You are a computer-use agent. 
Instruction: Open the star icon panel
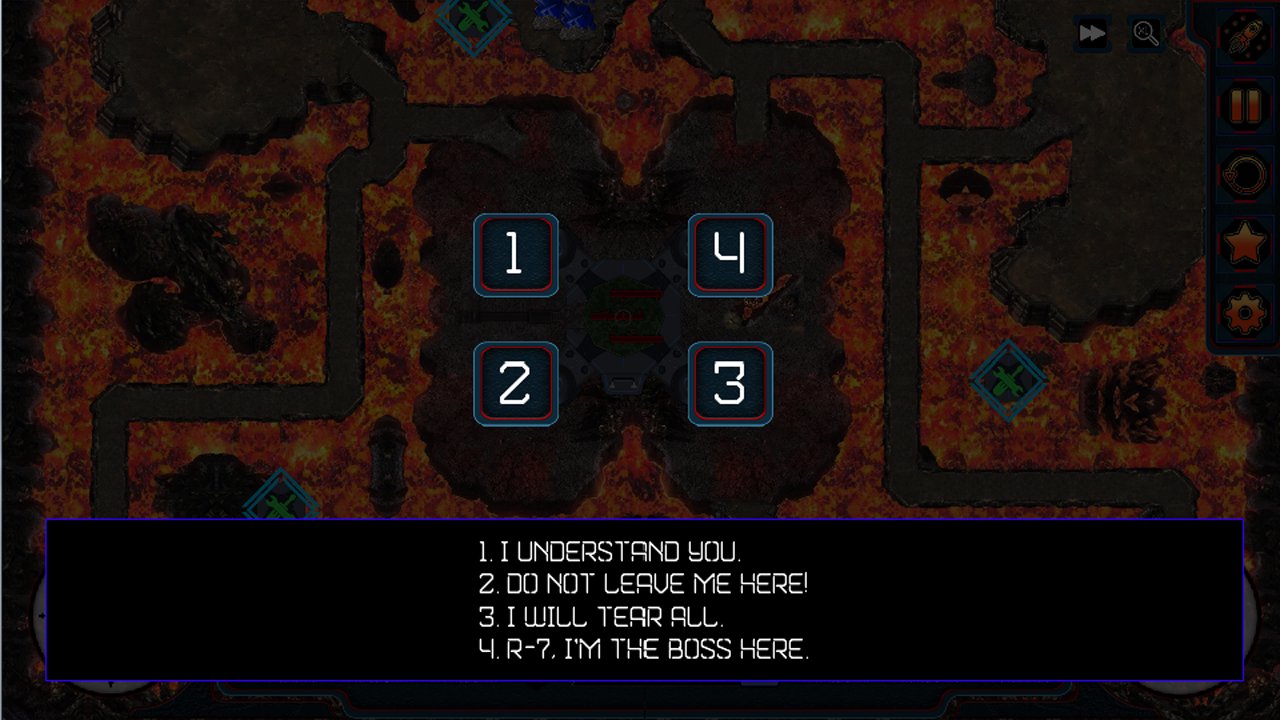pyautogui.click(x=1244, y=244)
